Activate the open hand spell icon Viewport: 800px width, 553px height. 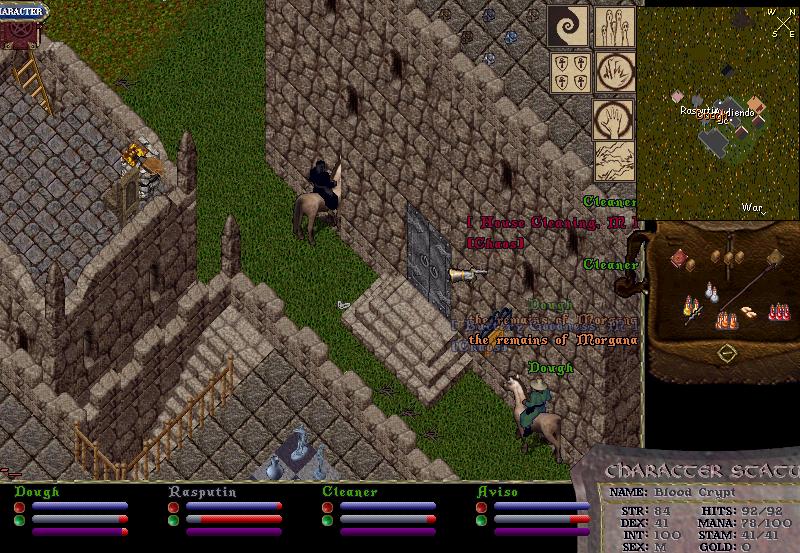[x=613, y=119]
